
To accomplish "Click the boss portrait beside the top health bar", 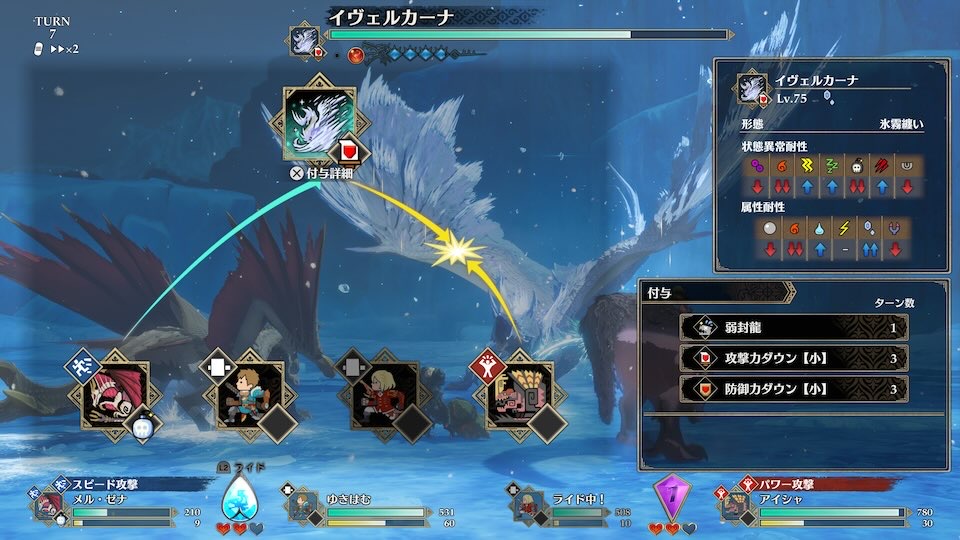I will pyautogui.click(x=304, y=40).
